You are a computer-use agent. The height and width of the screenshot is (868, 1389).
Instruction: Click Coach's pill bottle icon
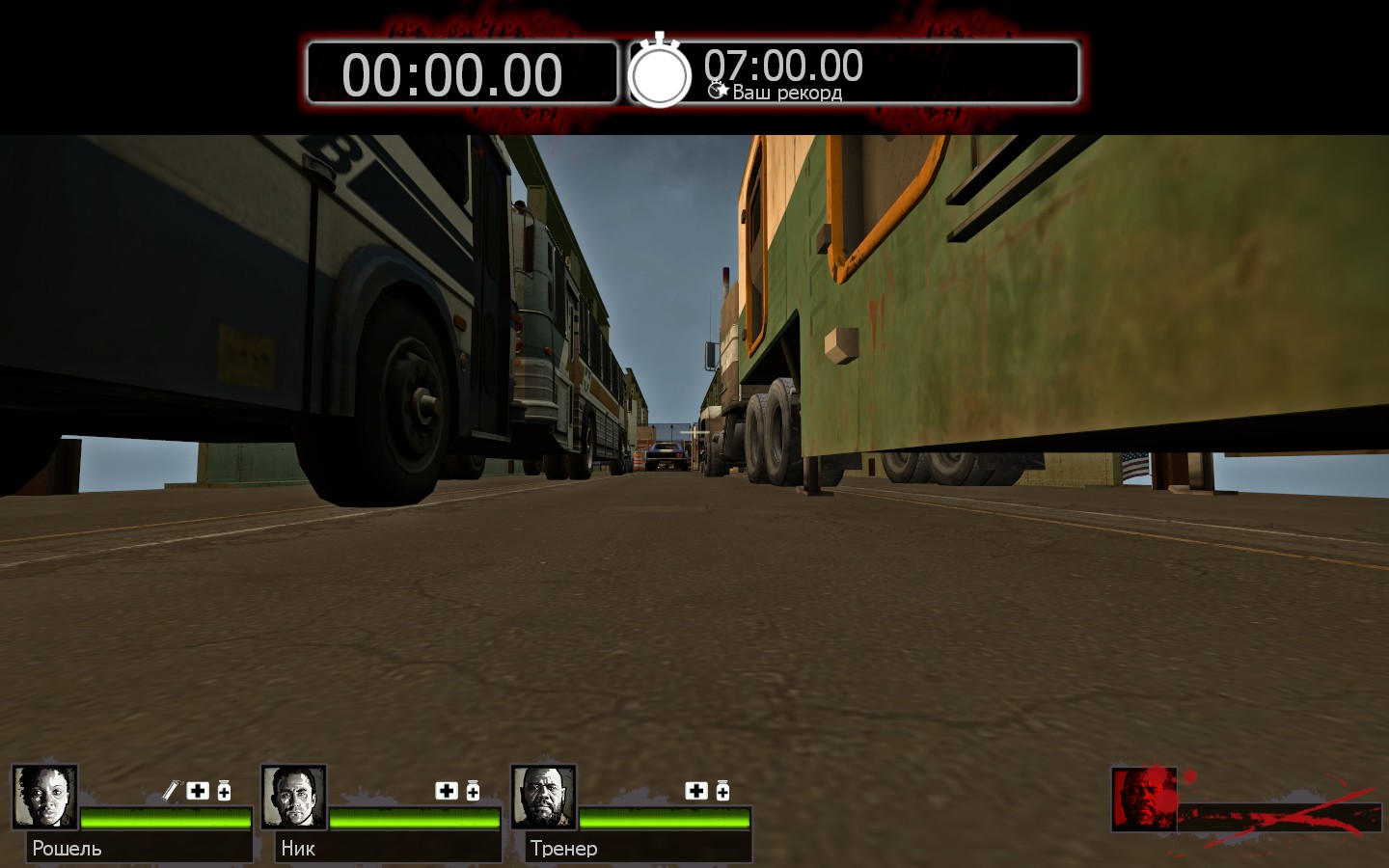coord(722,791)
